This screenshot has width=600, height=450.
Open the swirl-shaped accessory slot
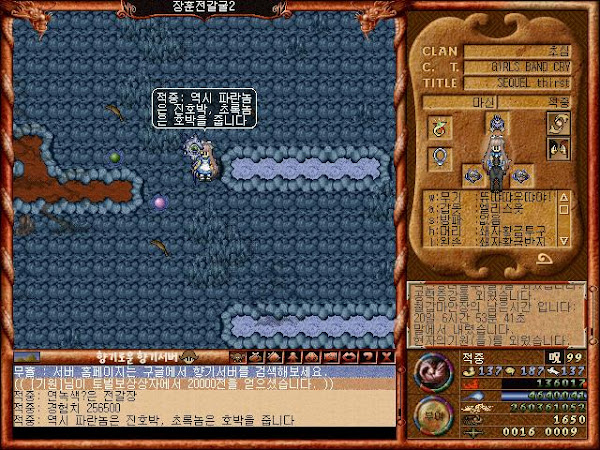[558, 124]
